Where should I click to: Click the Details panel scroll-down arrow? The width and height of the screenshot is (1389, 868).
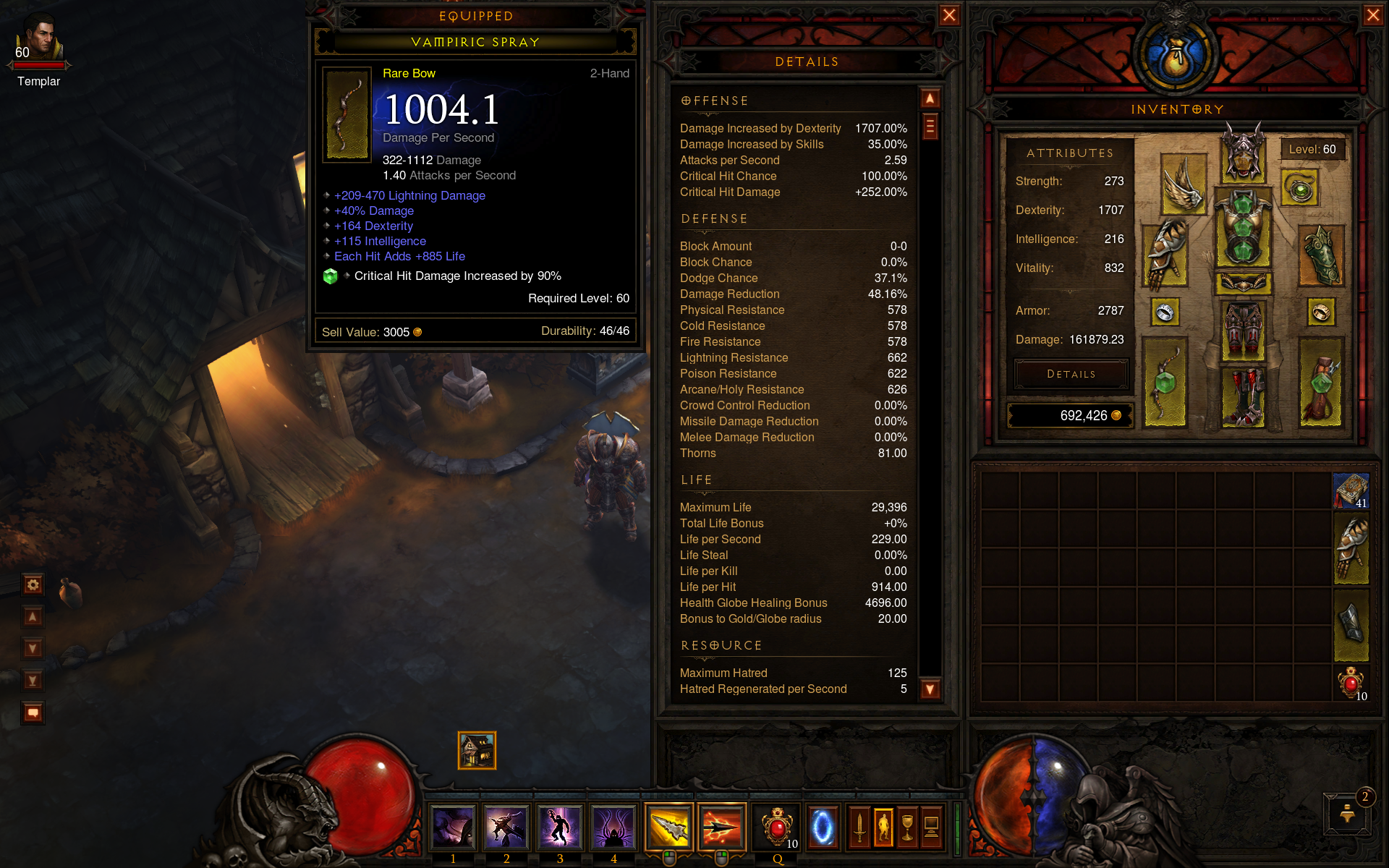coord(930,689)
